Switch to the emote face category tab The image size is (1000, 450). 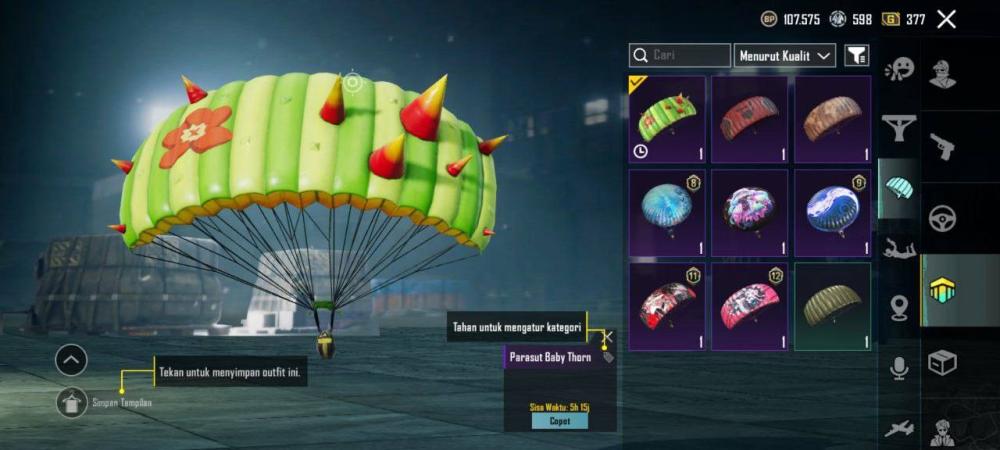click(x=899, y=70)
